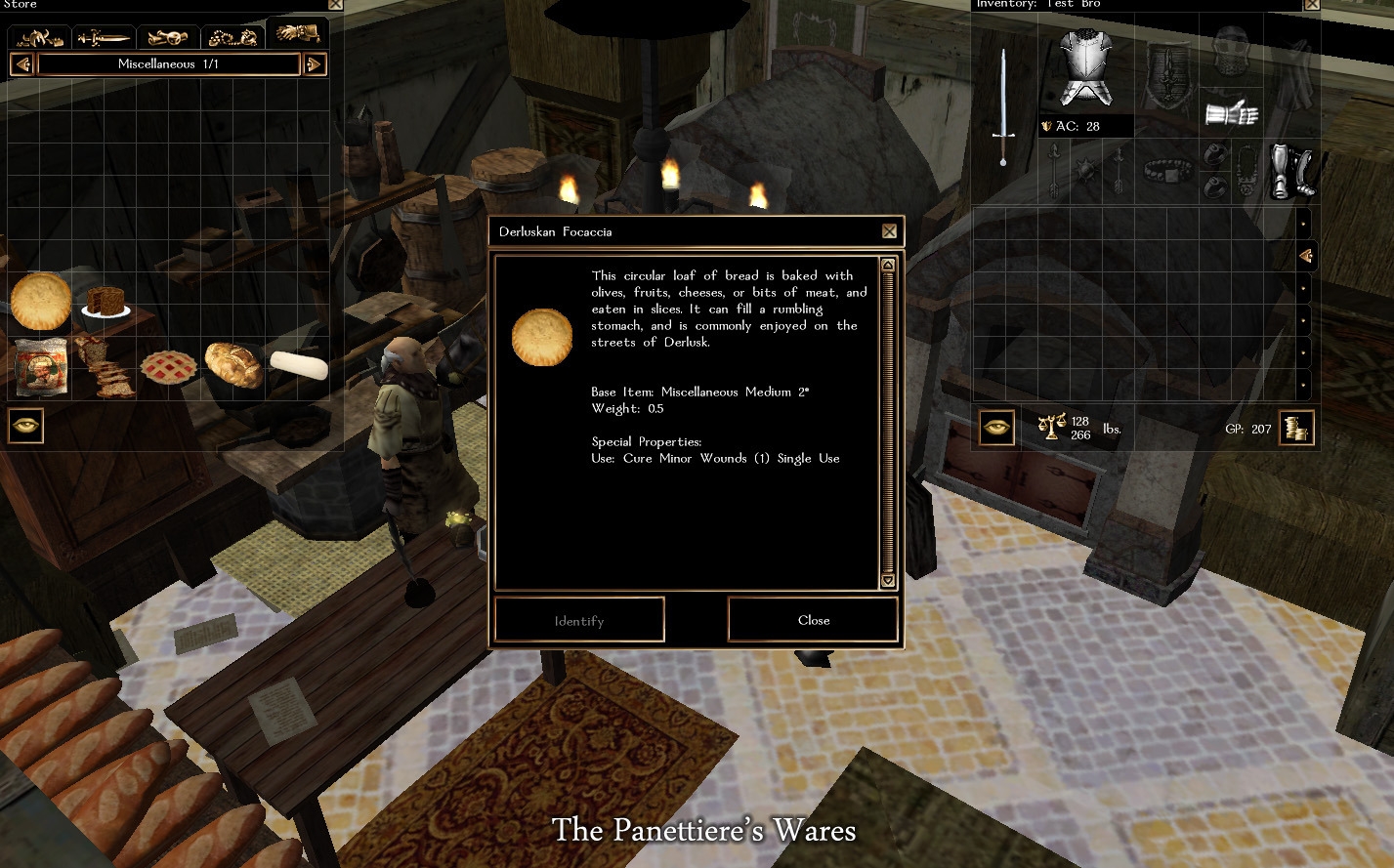This screenshot has width=1394, height=868.
Task: Choose the flour sack item in the store
Action: [x=41, y=366]
